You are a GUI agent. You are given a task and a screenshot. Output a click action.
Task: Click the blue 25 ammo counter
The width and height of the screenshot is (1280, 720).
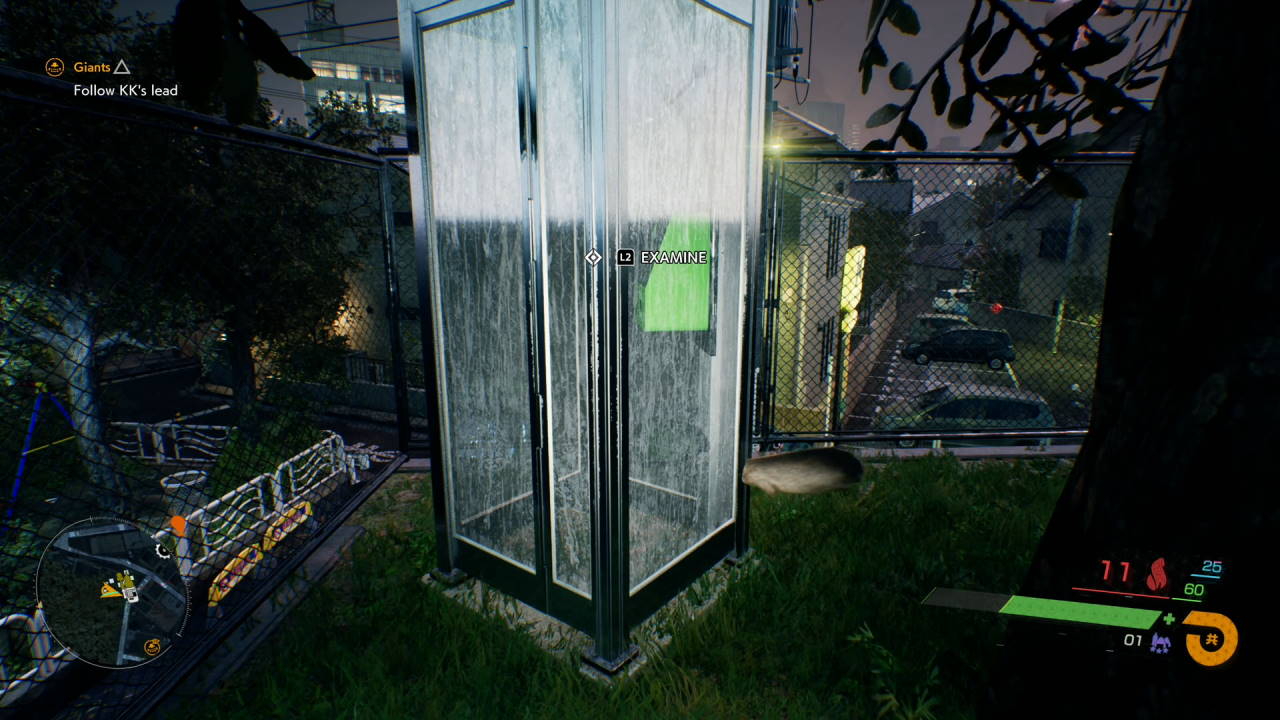(x=1211, y=566)
